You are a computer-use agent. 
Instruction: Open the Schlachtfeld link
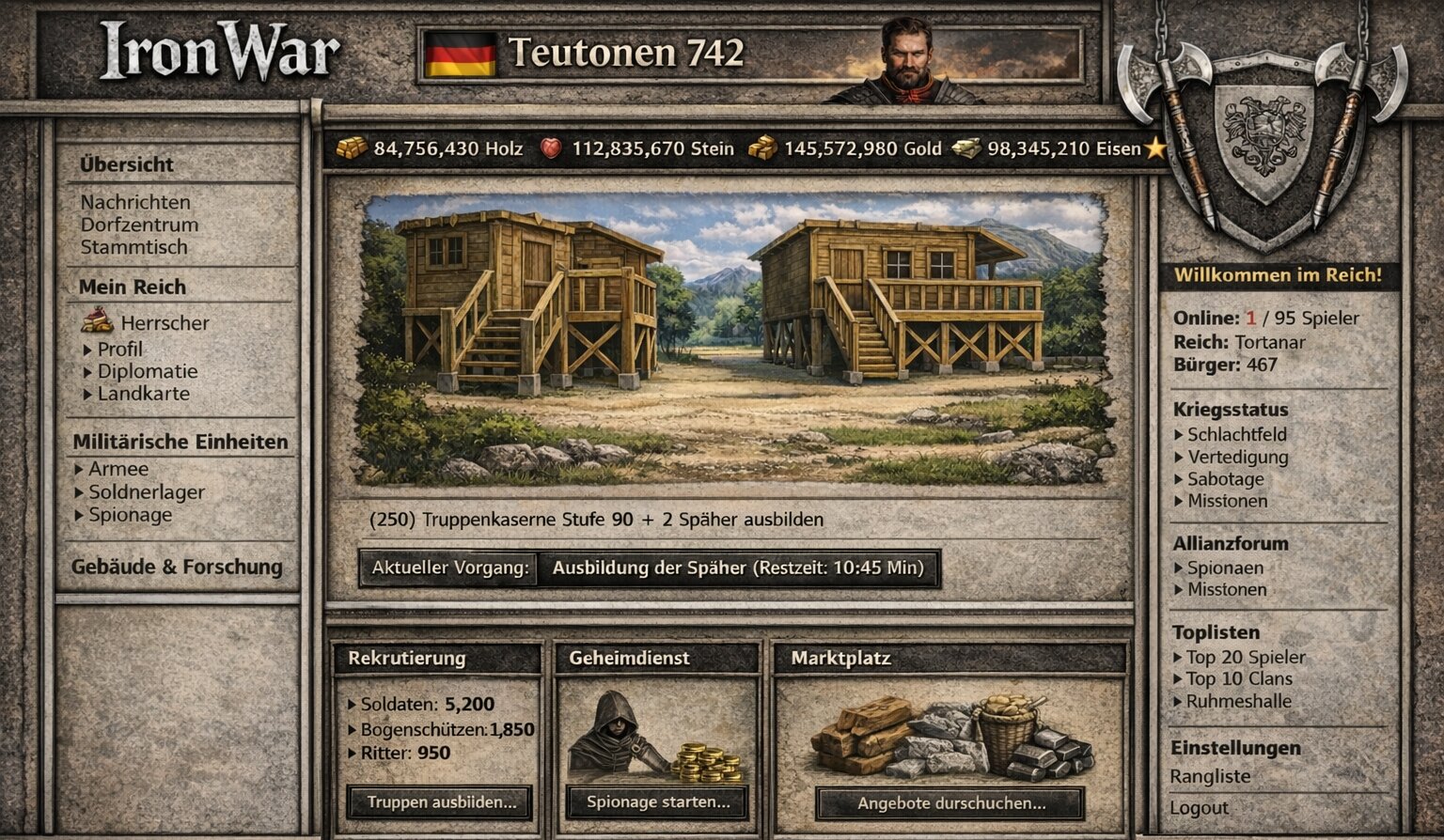pos(1236,435)
